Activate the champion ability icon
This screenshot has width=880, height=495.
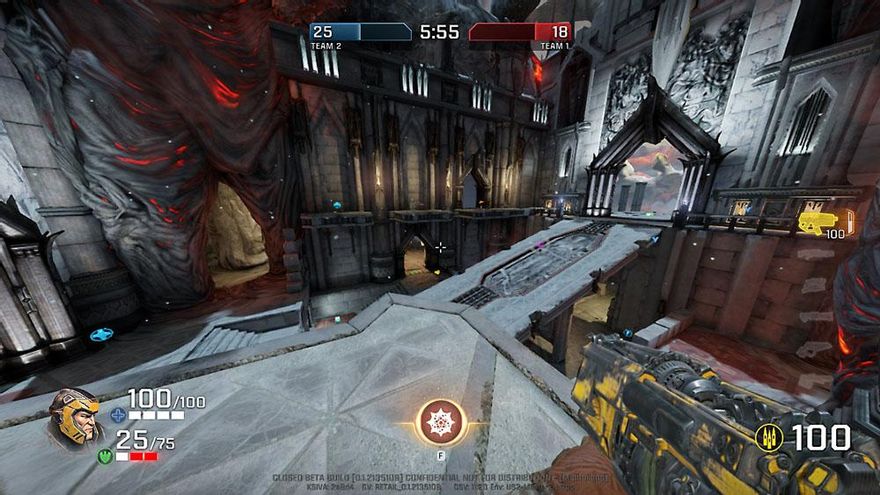[x=440, y=421]
